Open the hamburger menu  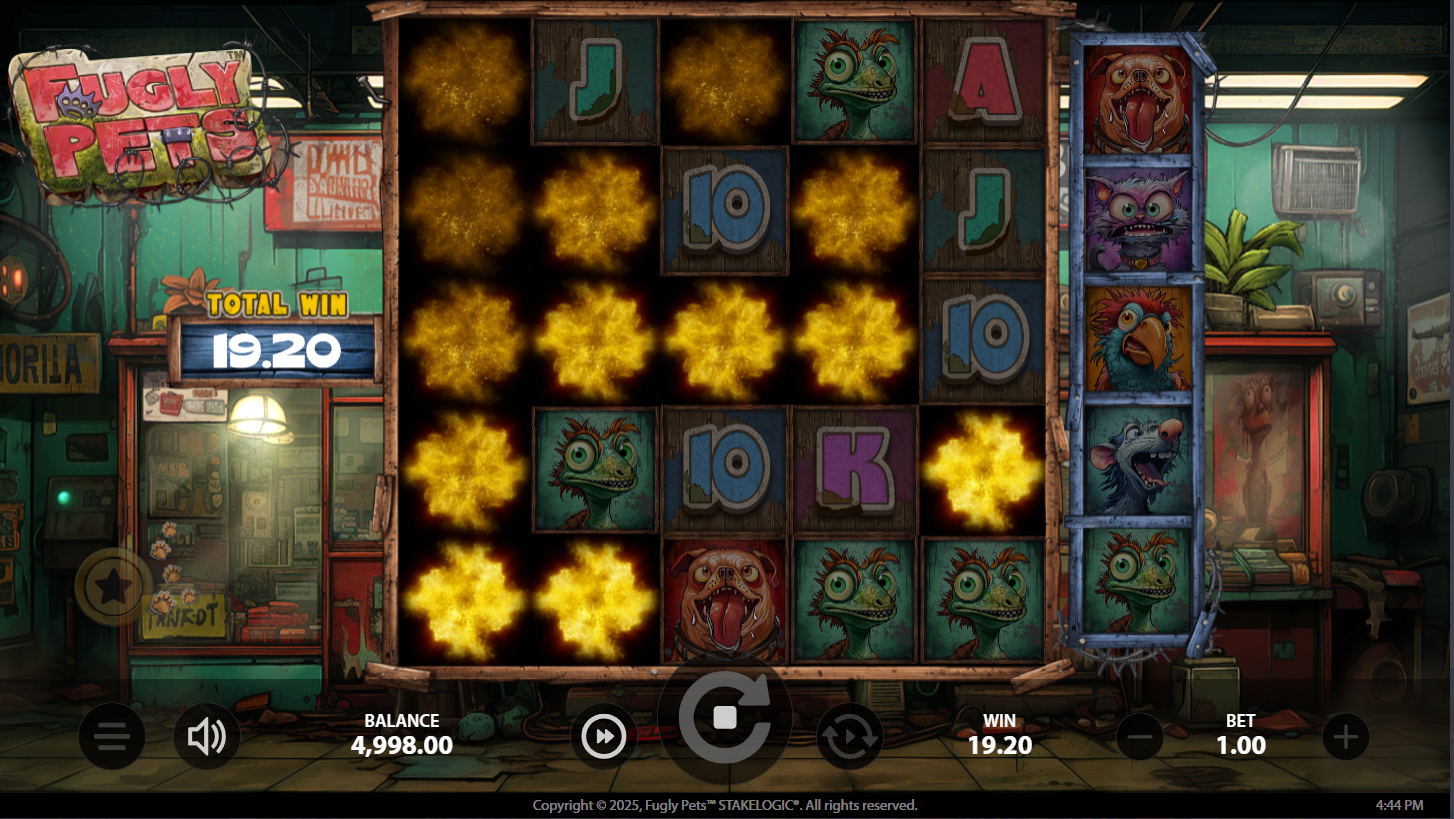112,738
